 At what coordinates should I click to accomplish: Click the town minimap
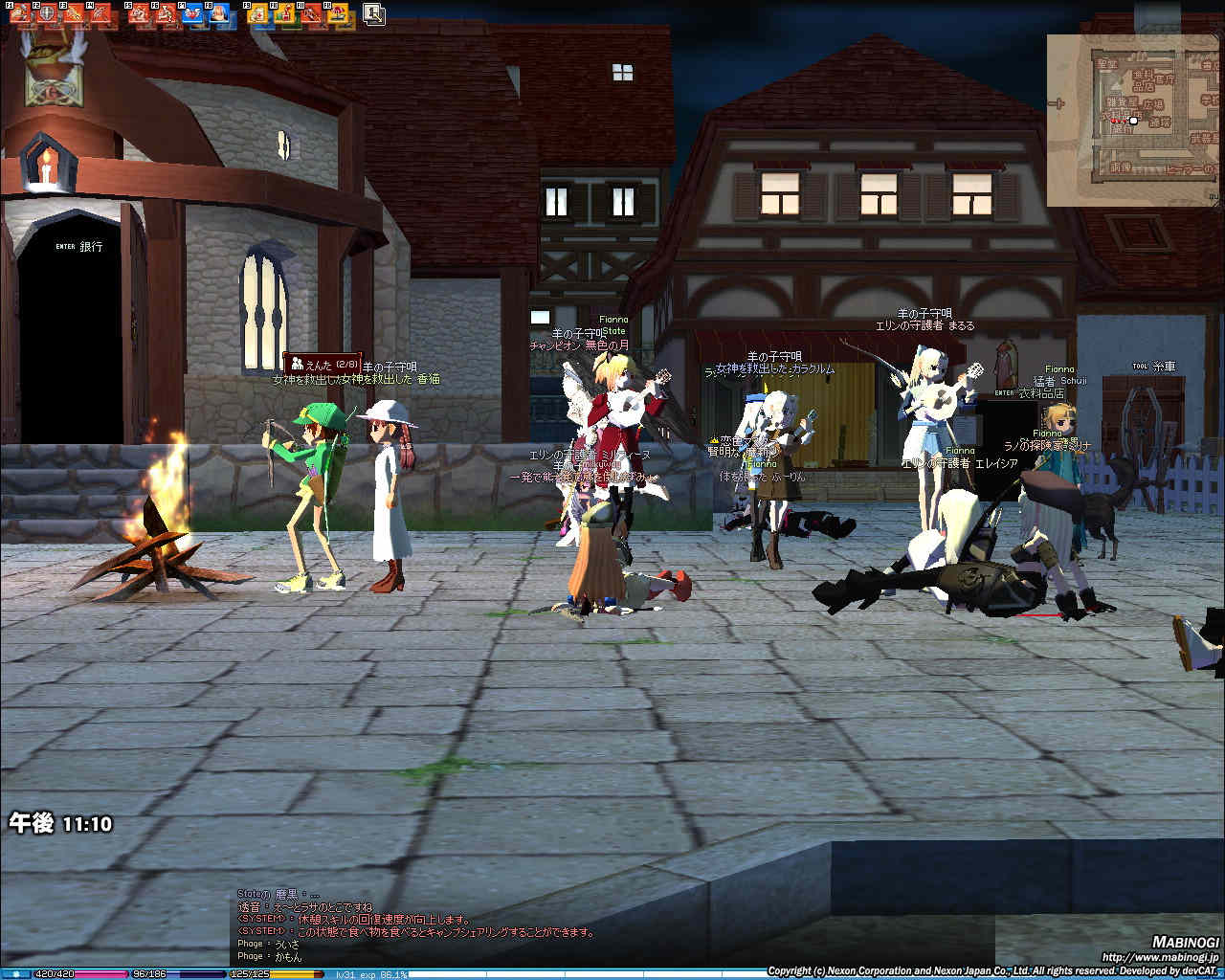pos(1134,120)
